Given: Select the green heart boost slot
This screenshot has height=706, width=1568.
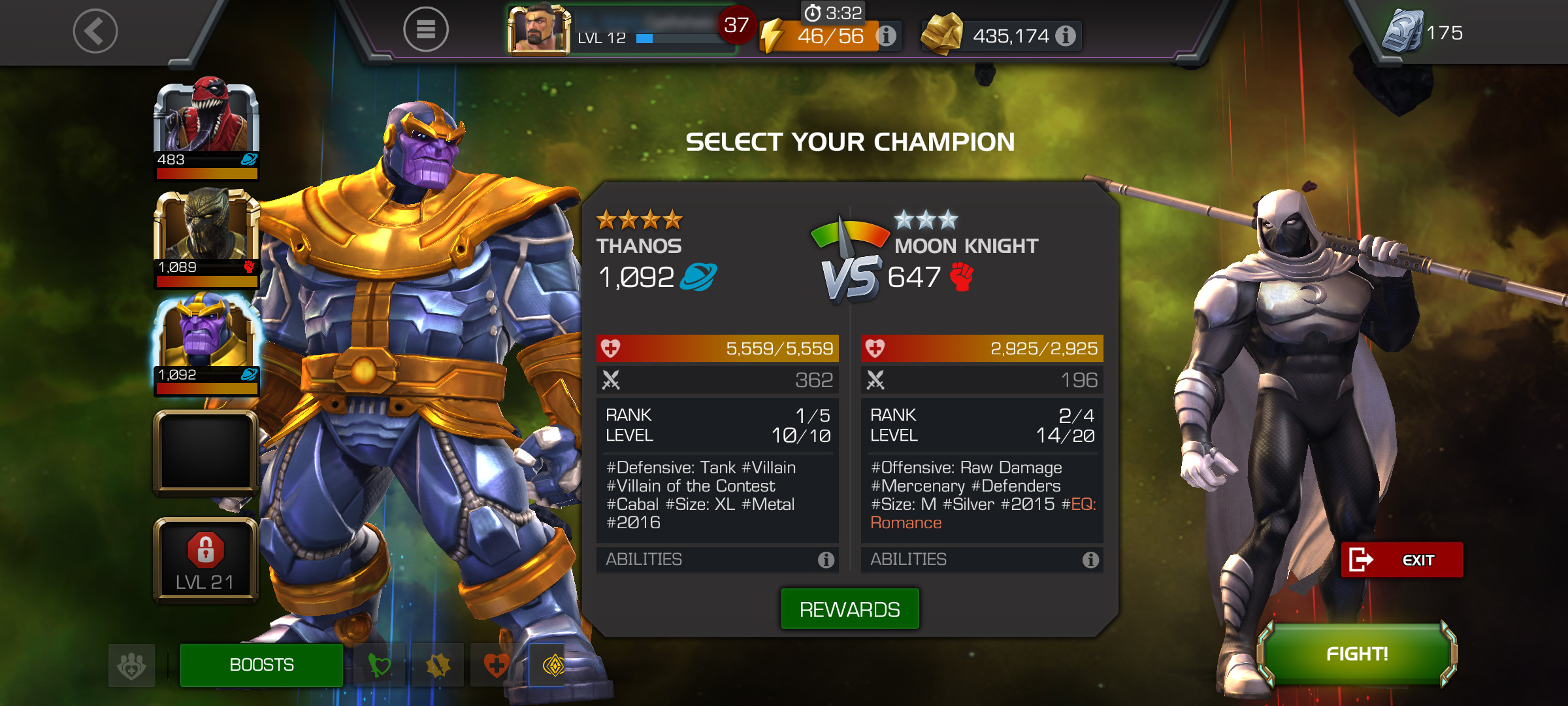Looking at the screenshot, I should click(379, 665).
